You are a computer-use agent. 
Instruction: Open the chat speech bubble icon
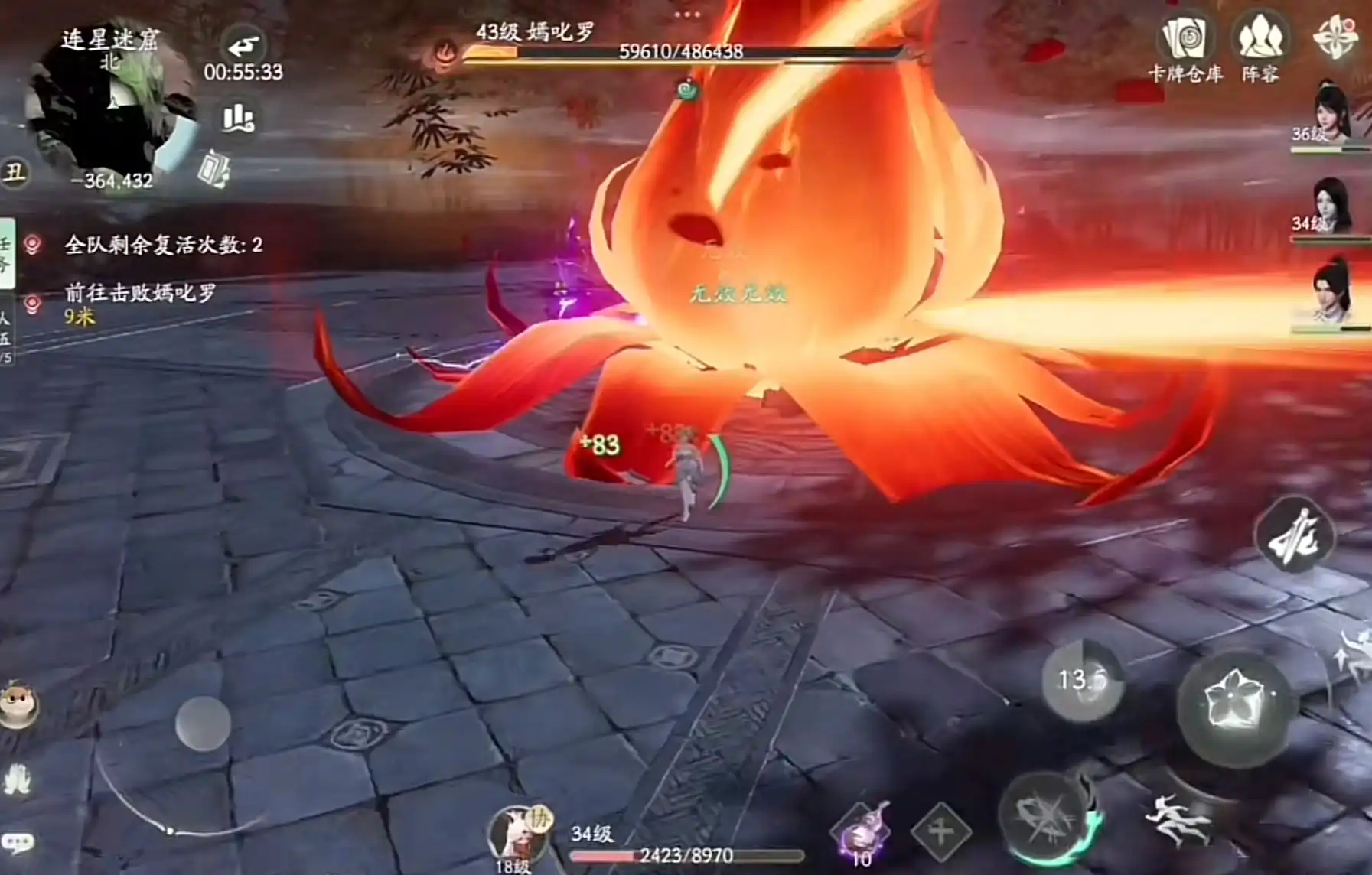tap(18, 843)
